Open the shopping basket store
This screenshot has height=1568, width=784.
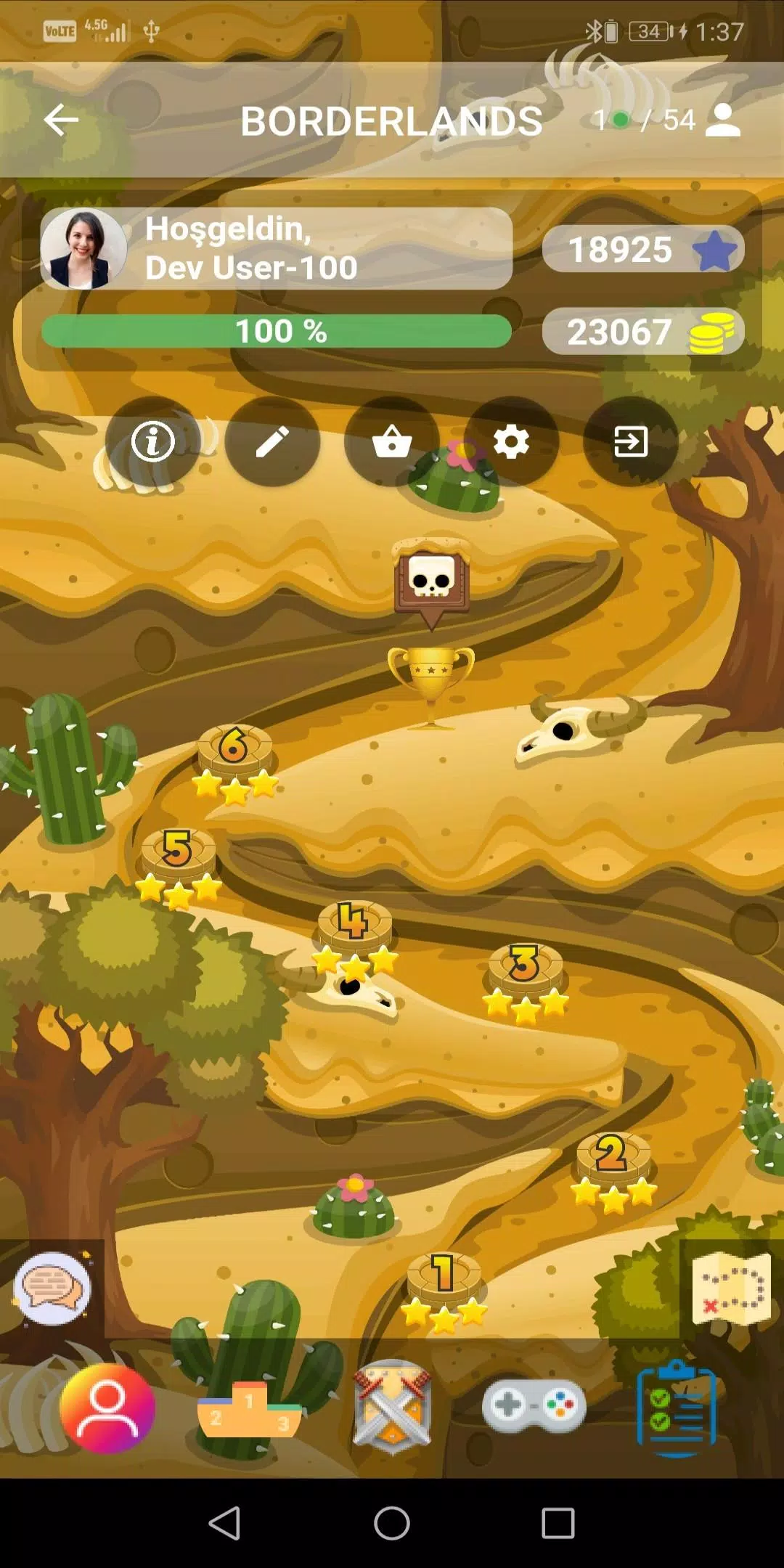[392, 441]
